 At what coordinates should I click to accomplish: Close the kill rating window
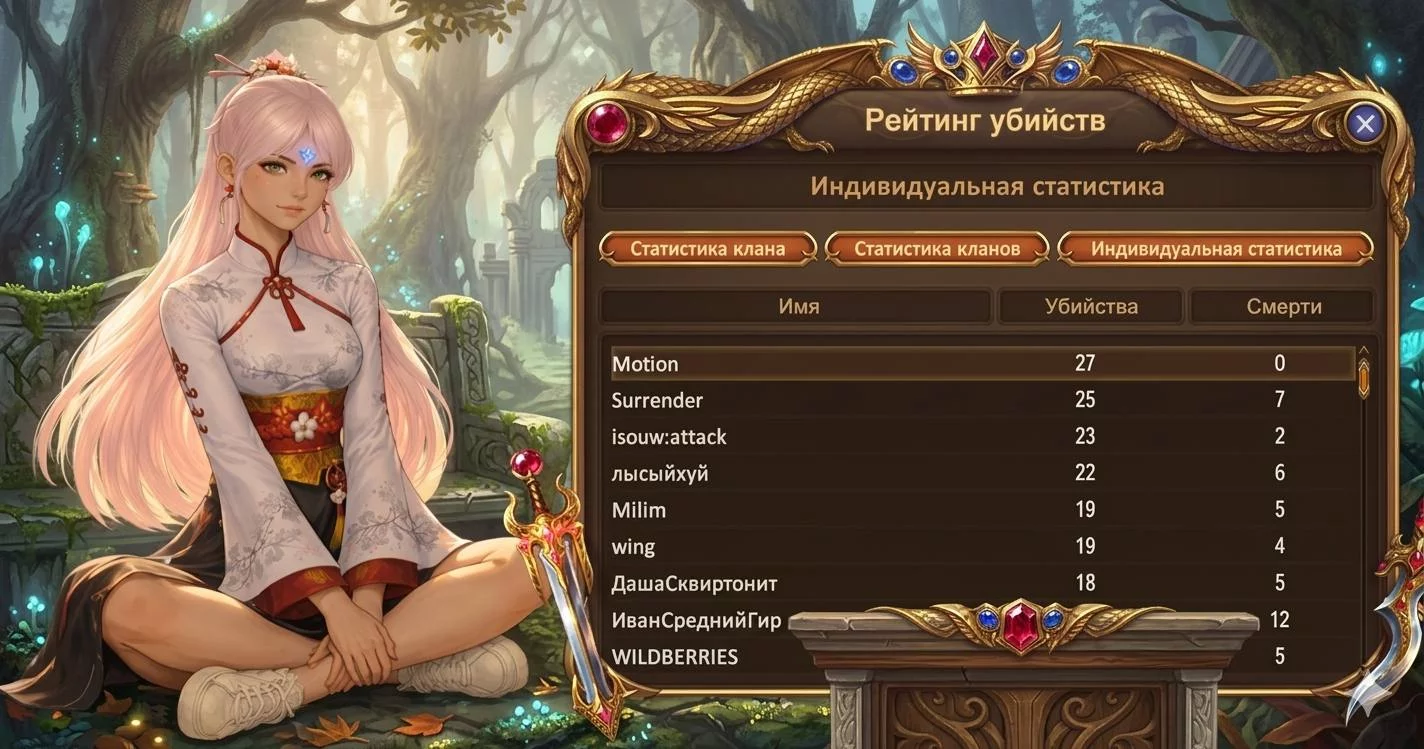[x=1365, y=124]
